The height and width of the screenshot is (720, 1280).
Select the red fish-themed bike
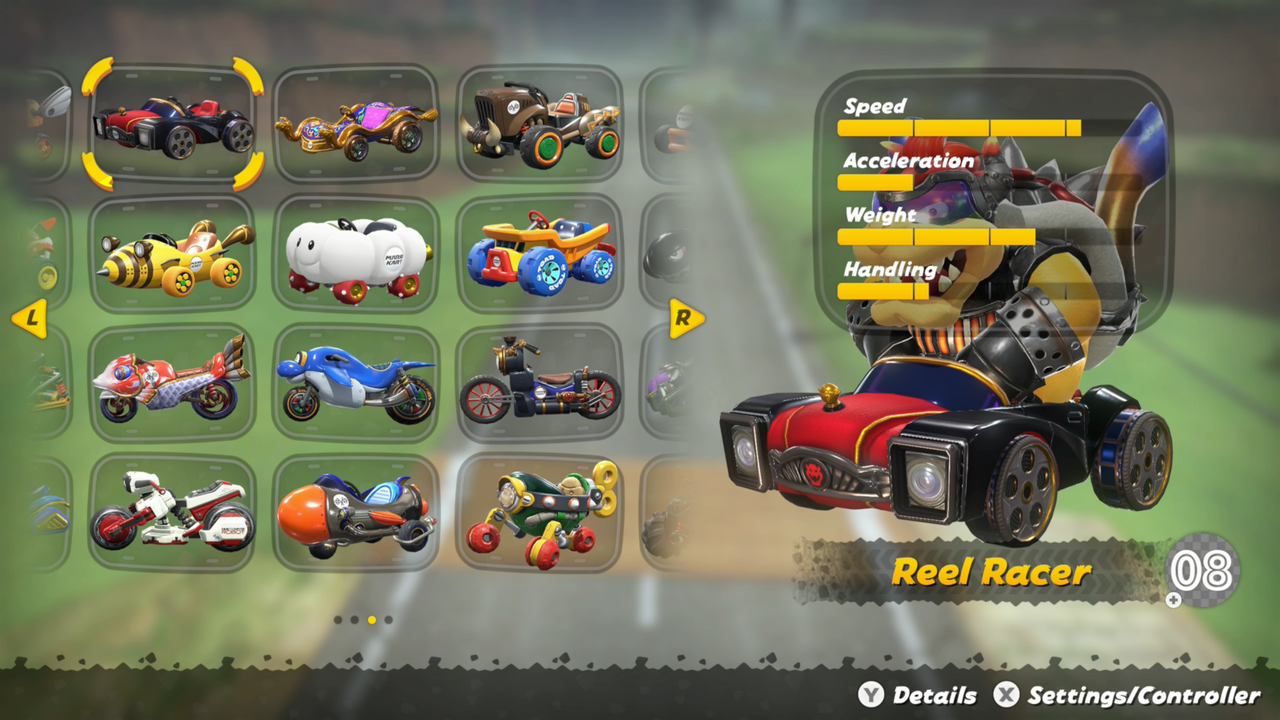(x=172, y=383)
